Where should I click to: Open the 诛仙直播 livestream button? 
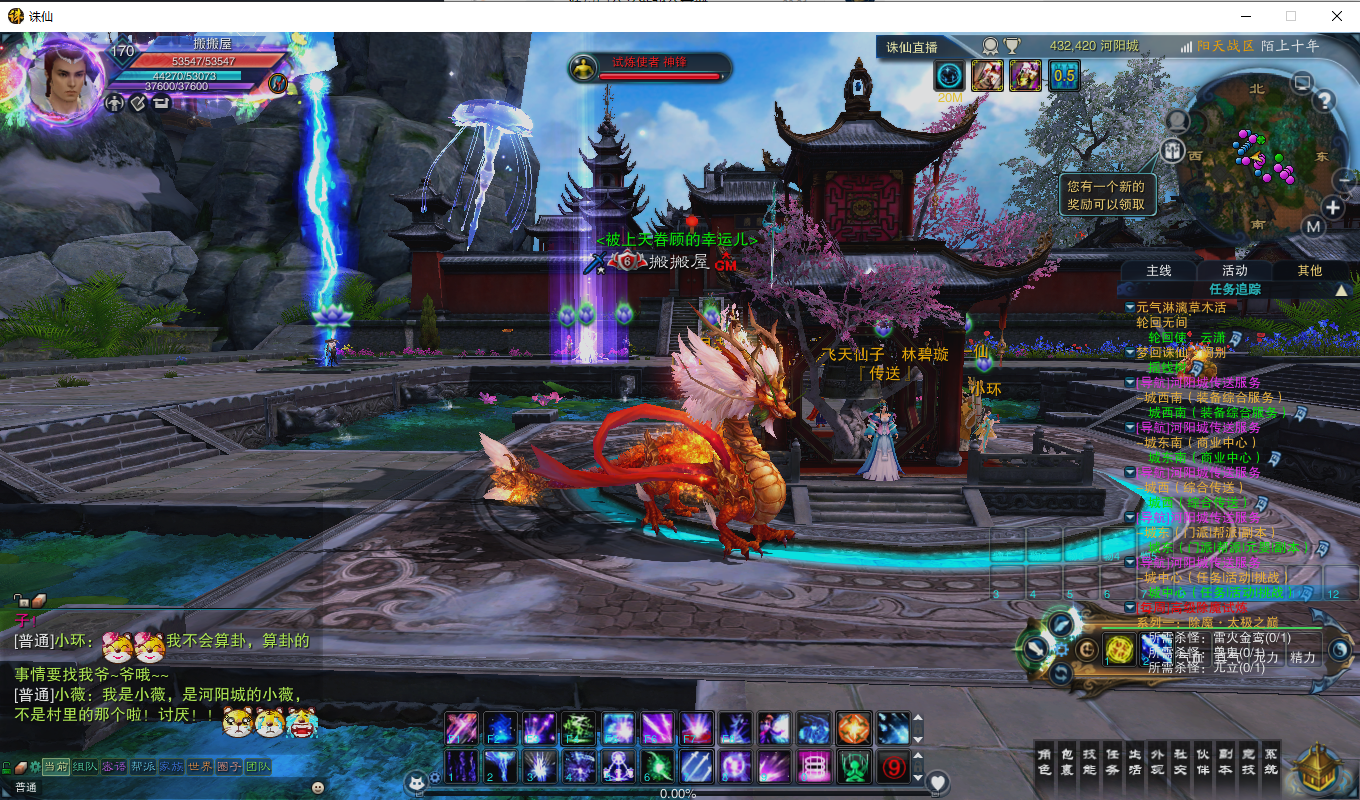911,47
